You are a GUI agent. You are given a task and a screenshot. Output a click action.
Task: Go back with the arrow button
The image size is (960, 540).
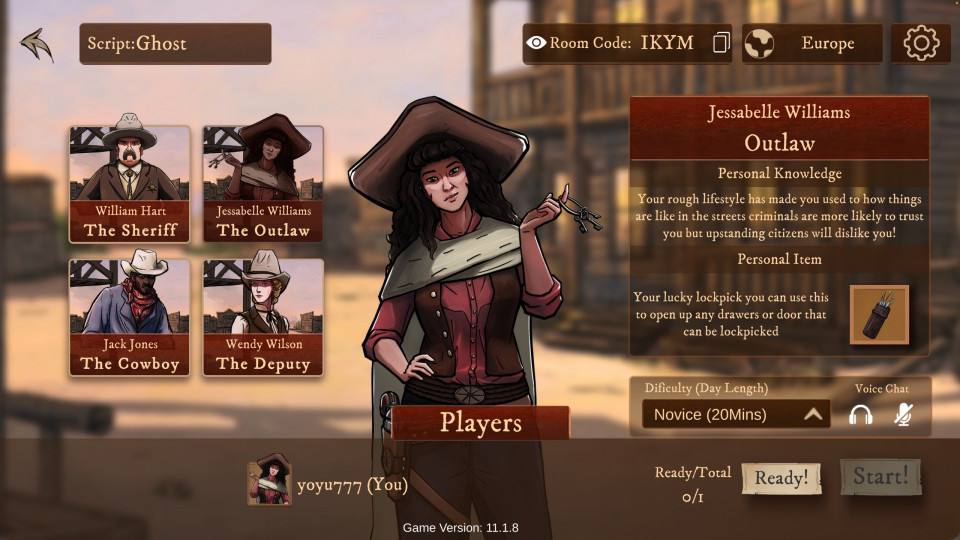pyautogui.click(x=36, y=44)
